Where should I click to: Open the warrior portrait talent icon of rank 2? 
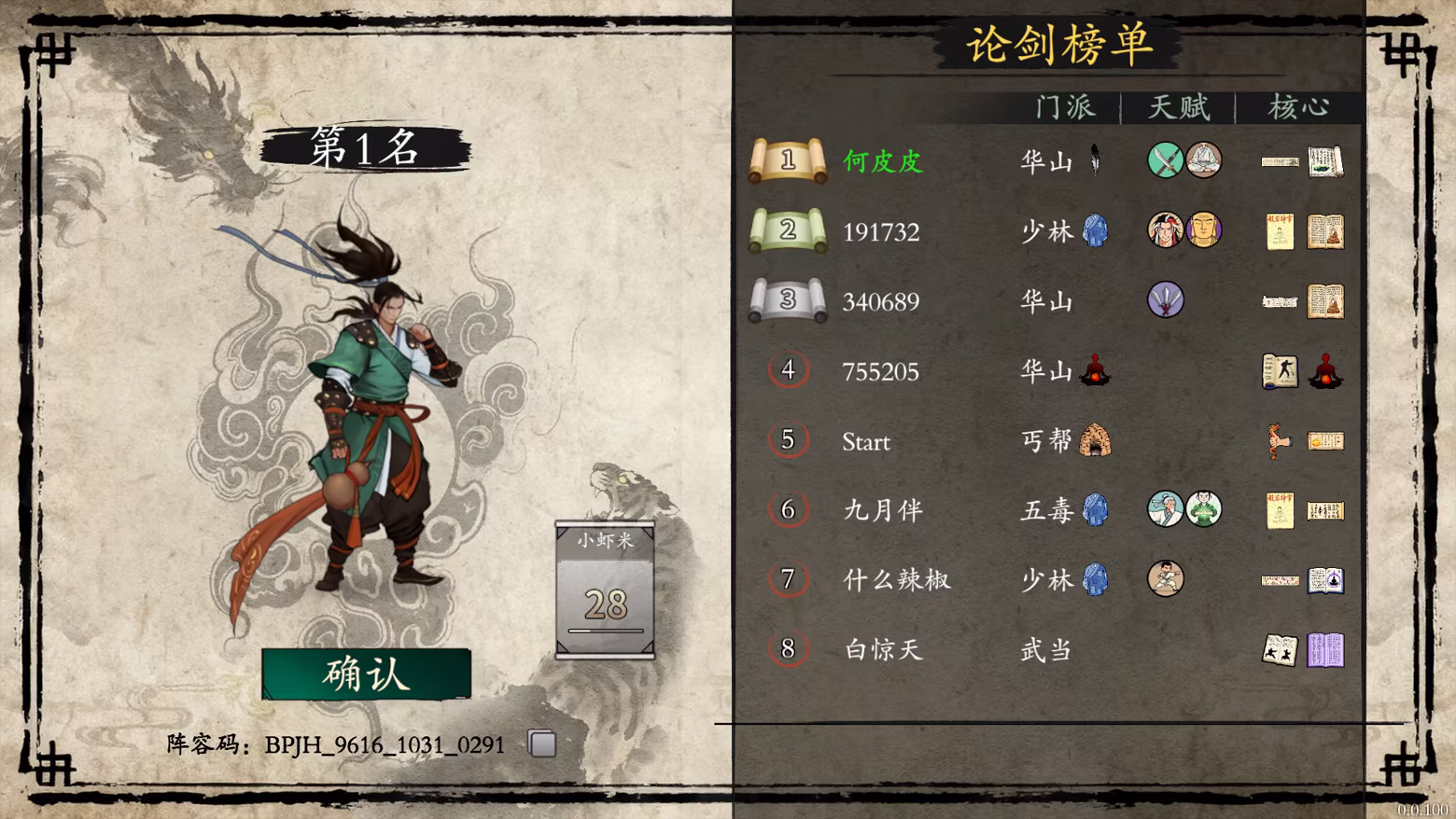[1165, 229]
